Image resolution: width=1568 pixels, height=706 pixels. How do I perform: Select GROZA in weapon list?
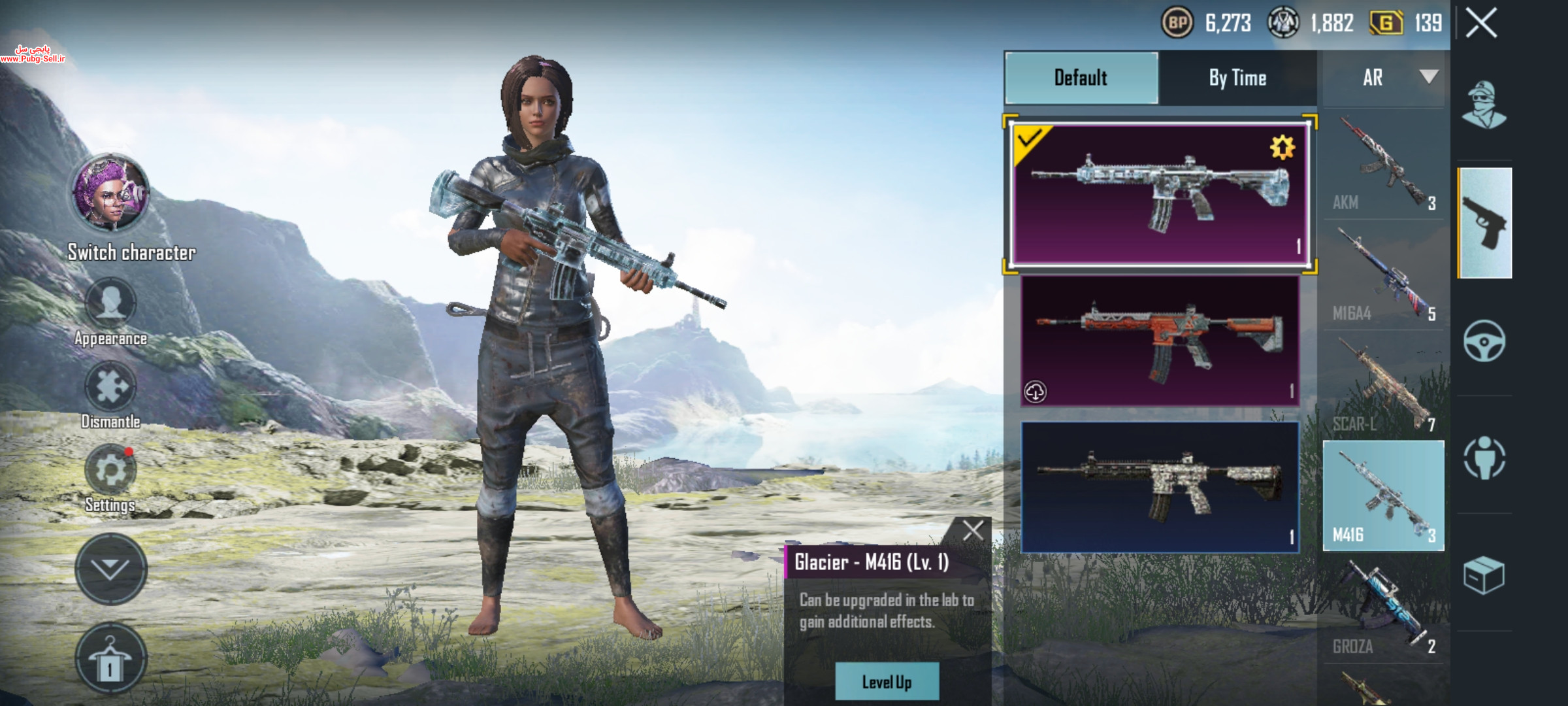tap(1383, 609)
